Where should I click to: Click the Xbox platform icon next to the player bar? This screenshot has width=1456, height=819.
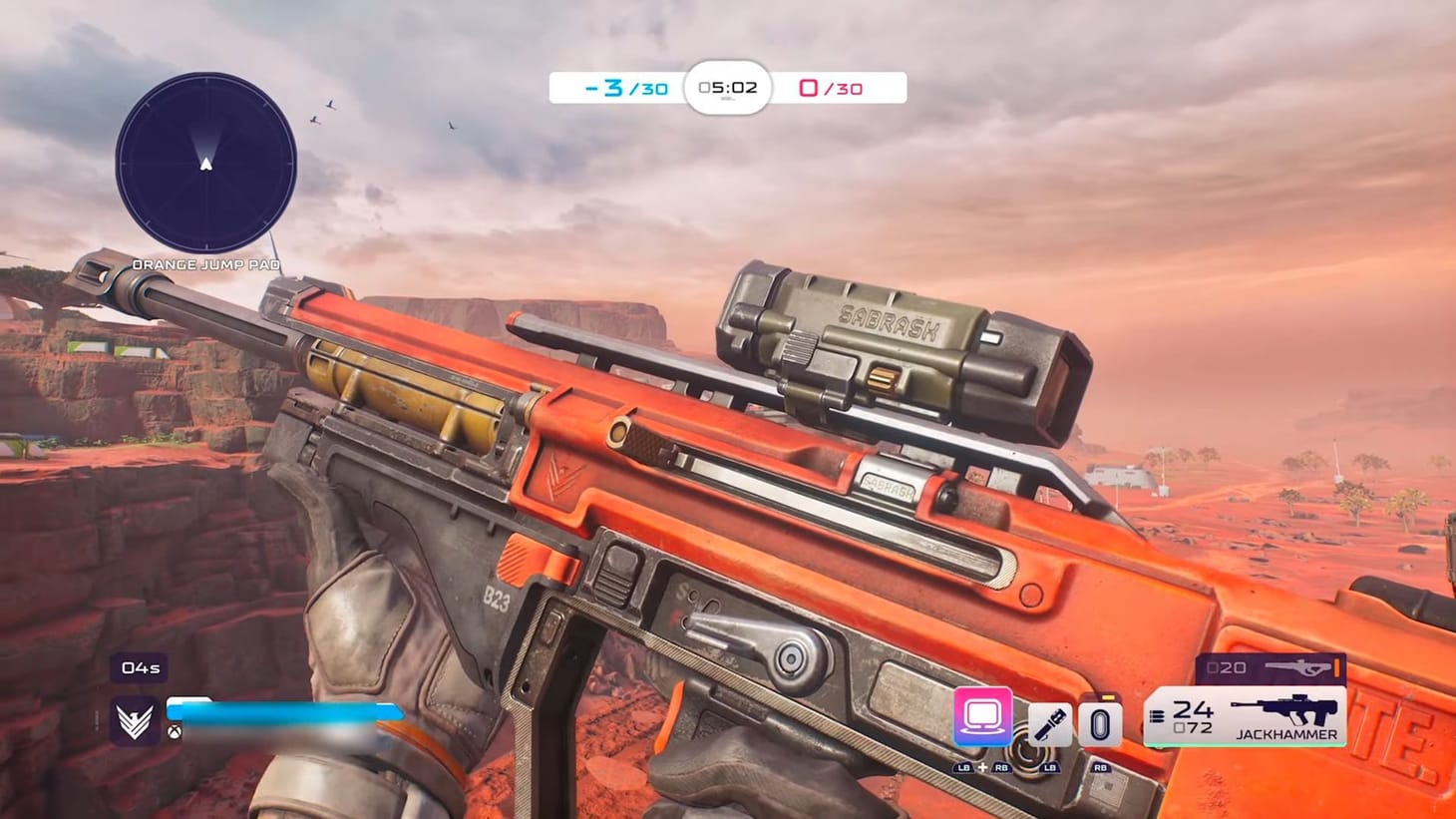pyautogui.click(x=174, y=732)
